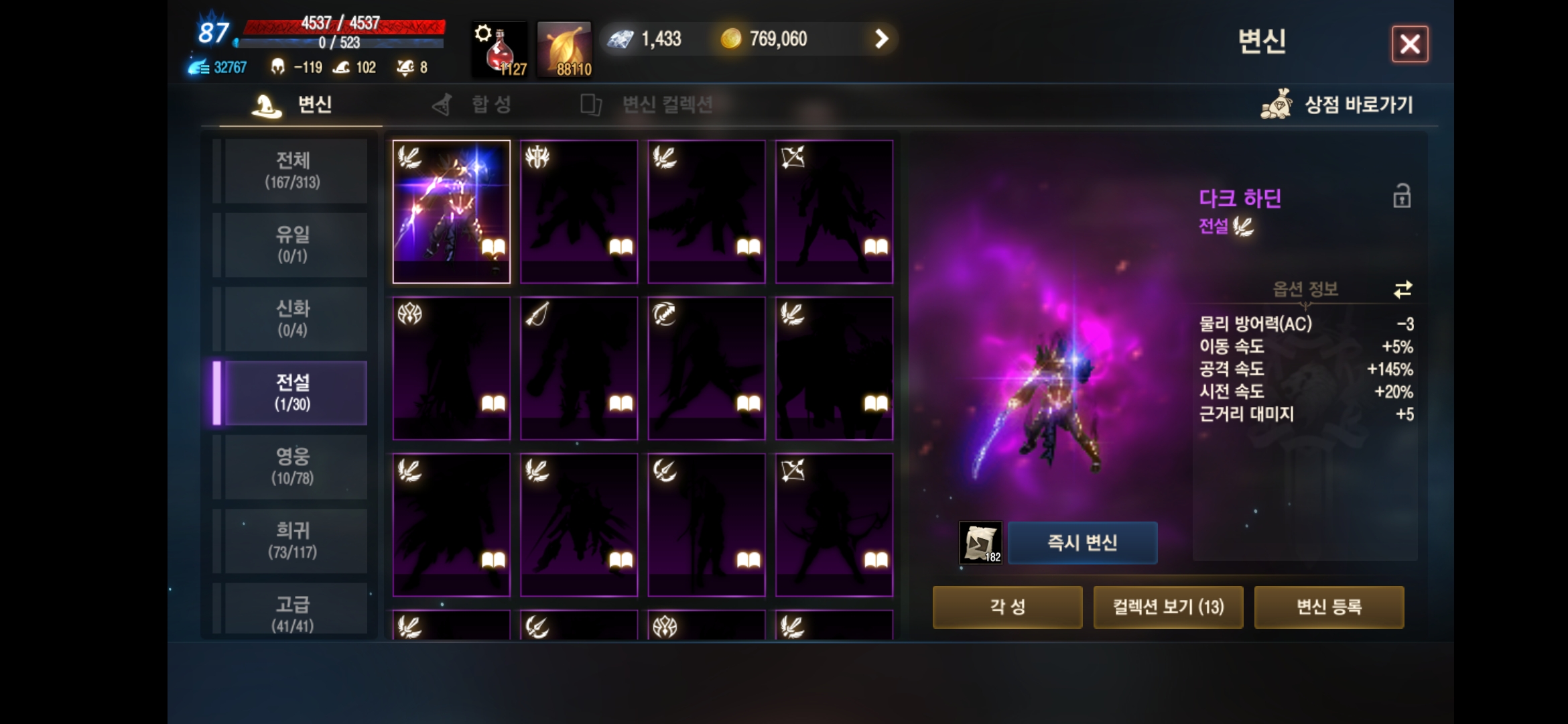Click the bow-icon transformation card in second row
This screenshot has width=1568, height=724.
click(578, 367)
